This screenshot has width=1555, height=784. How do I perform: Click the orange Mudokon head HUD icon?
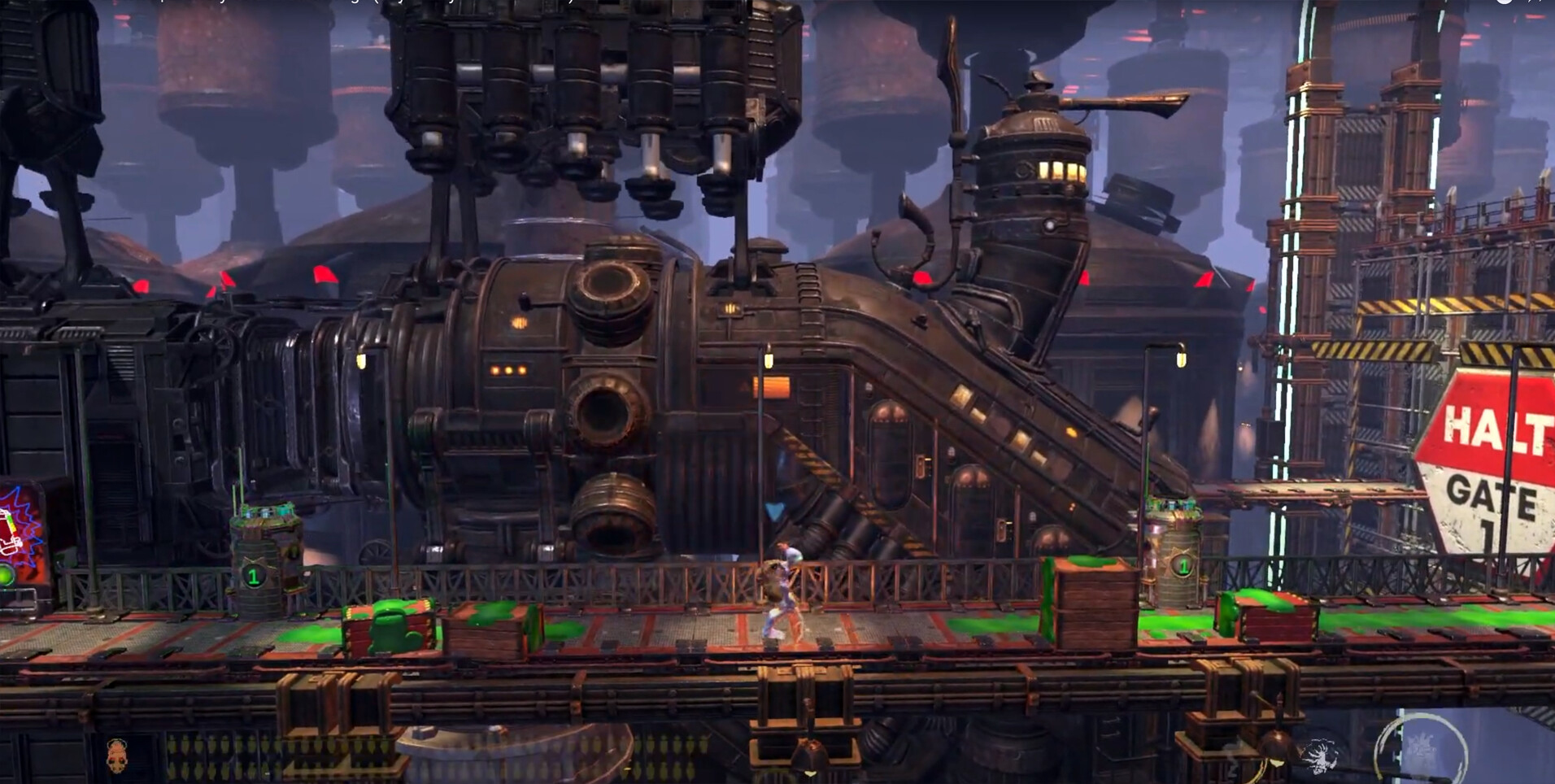click(117, 756)
